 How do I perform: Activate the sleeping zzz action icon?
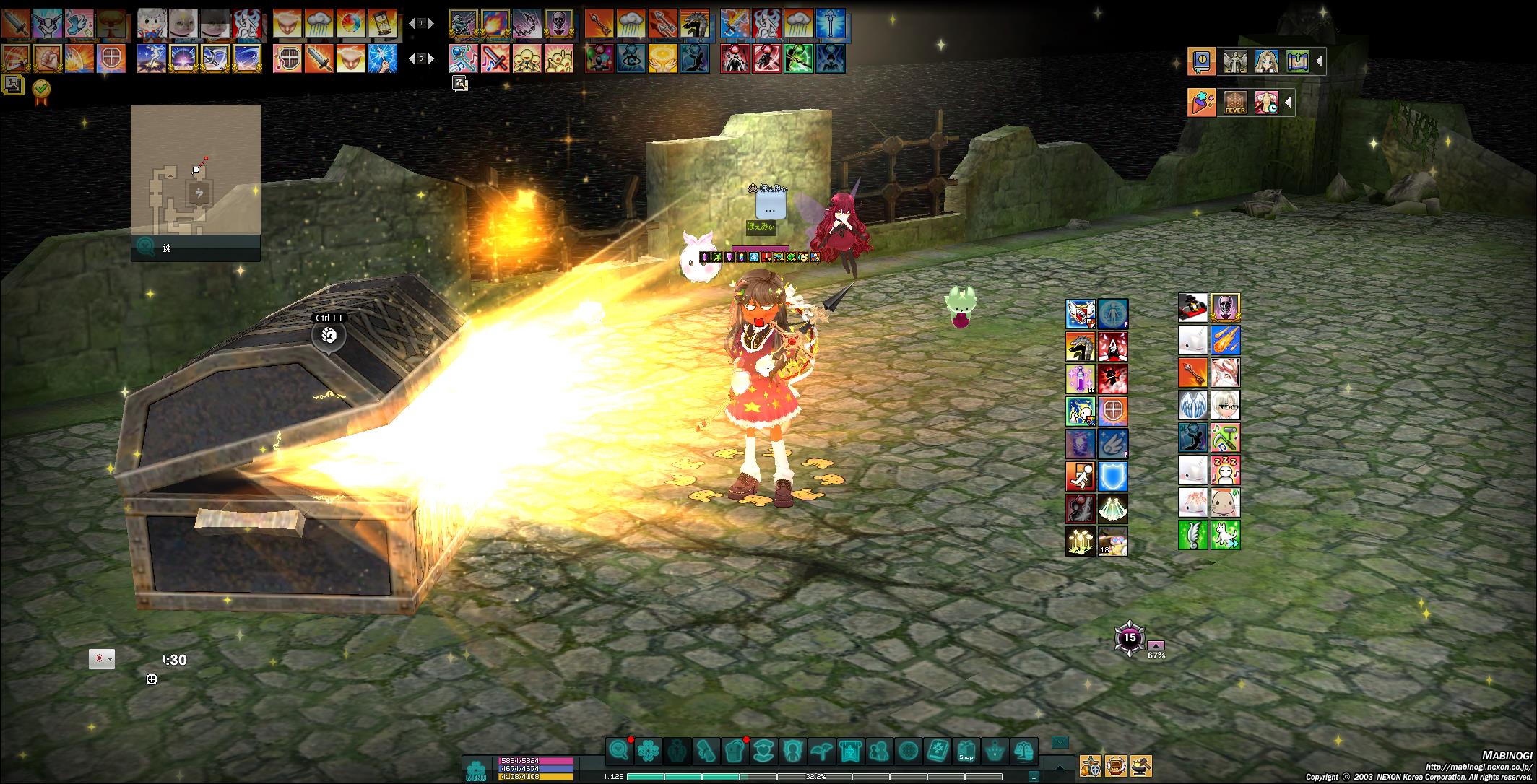[1226, 470]
